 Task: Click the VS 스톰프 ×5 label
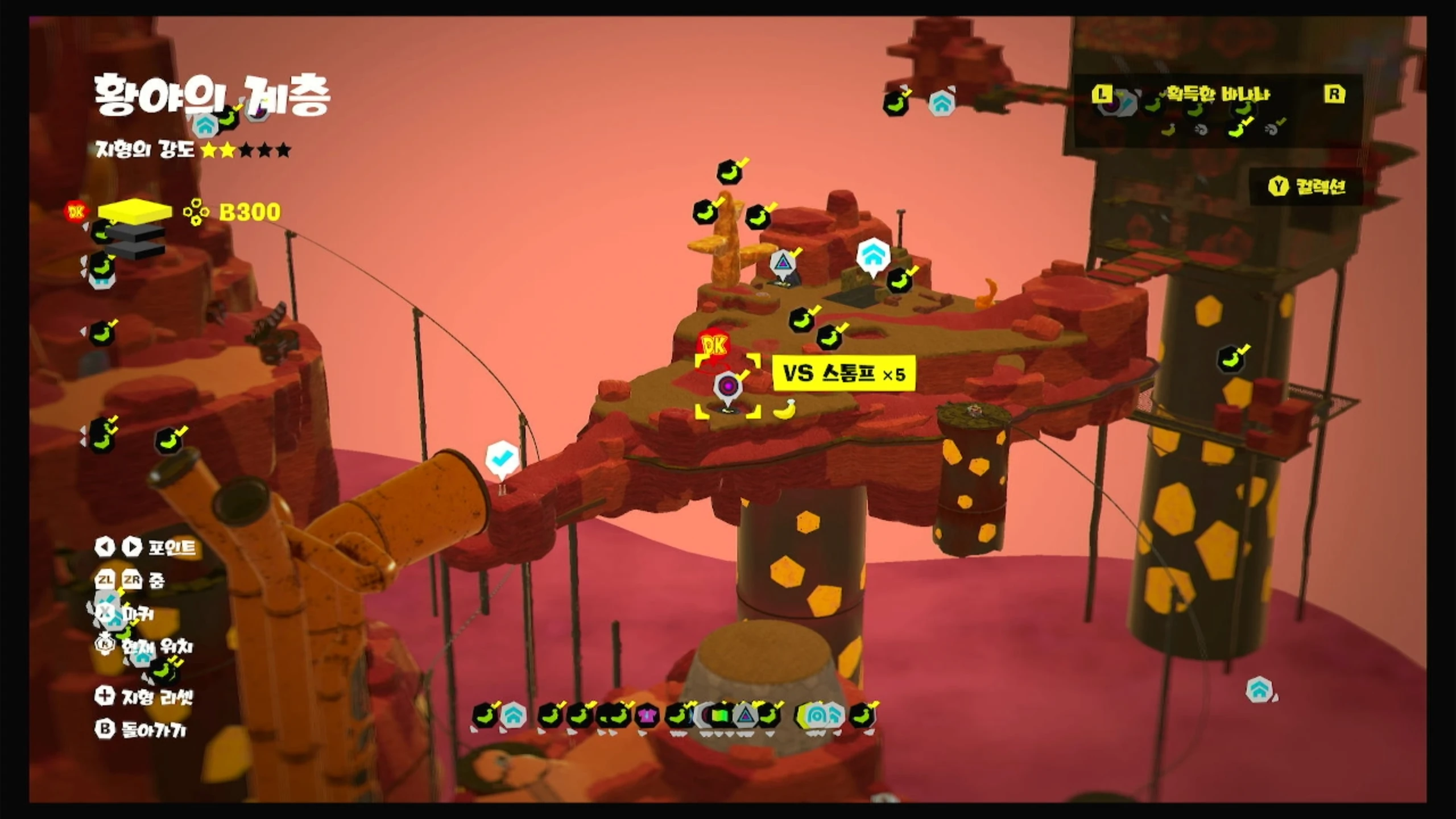843,374
